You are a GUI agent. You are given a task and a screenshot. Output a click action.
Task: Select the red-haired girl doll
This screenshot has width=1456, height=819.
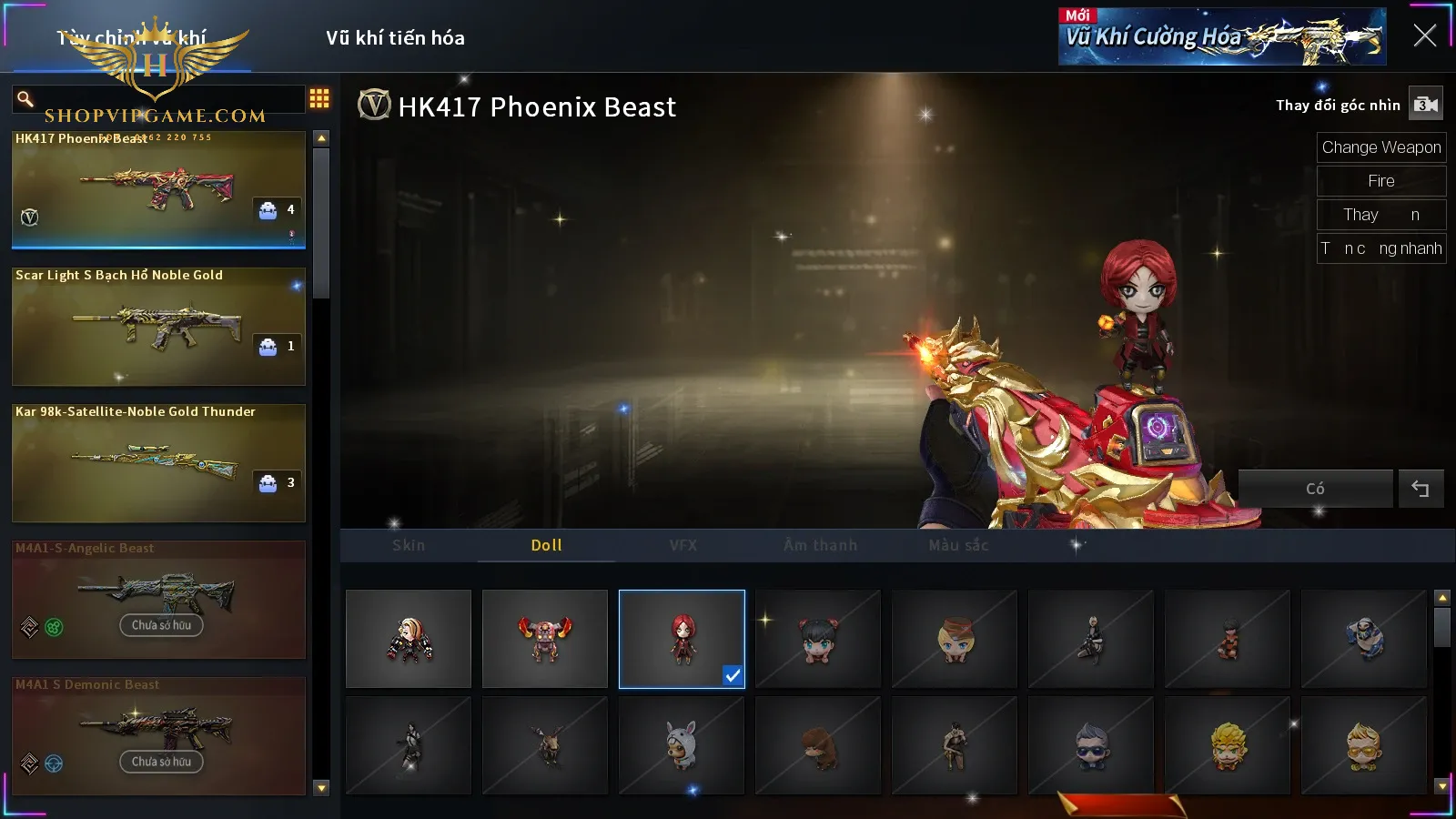click(682, 639)
